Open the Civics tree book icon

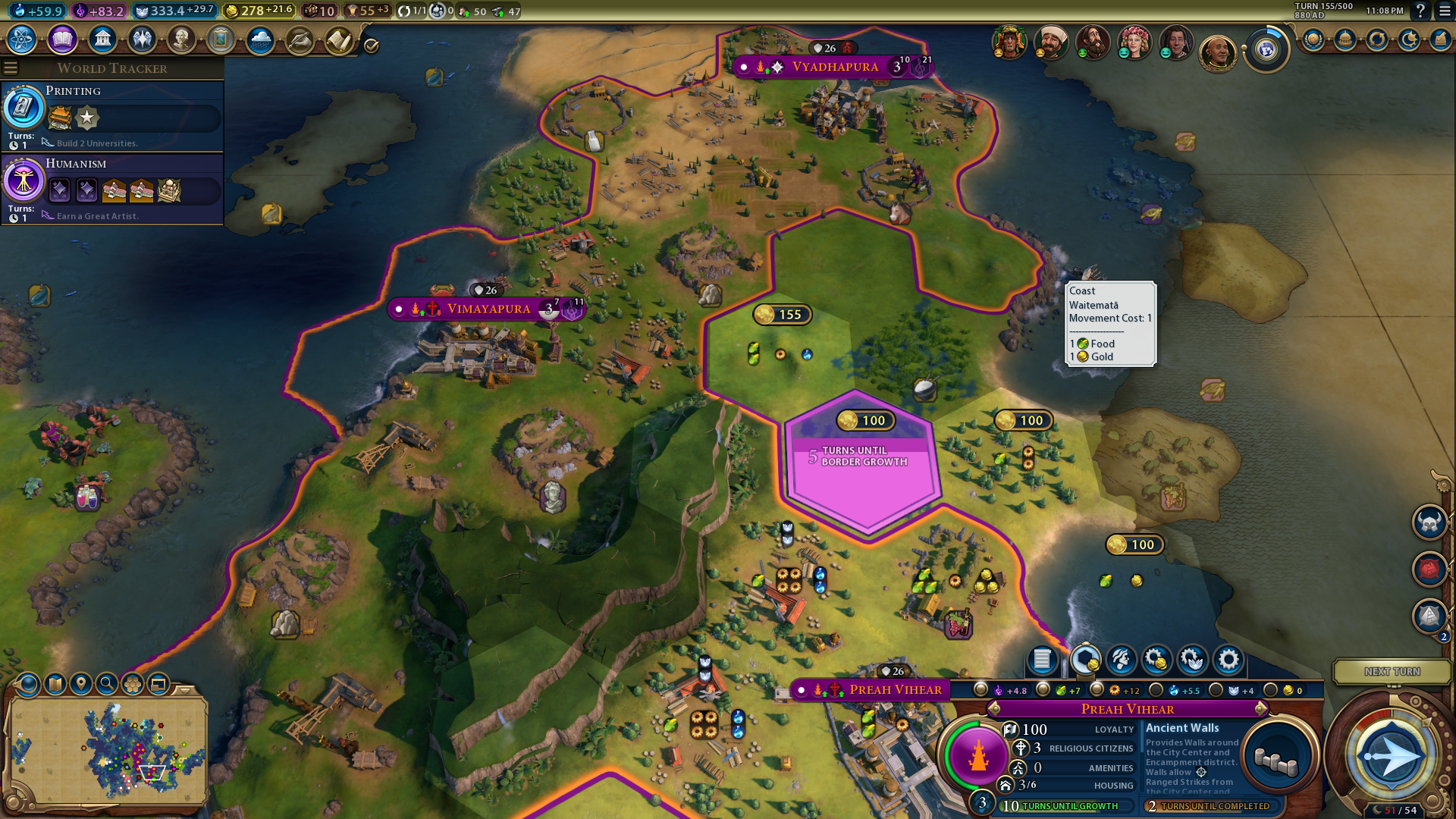pyautogui.click(x=62, y=39)
